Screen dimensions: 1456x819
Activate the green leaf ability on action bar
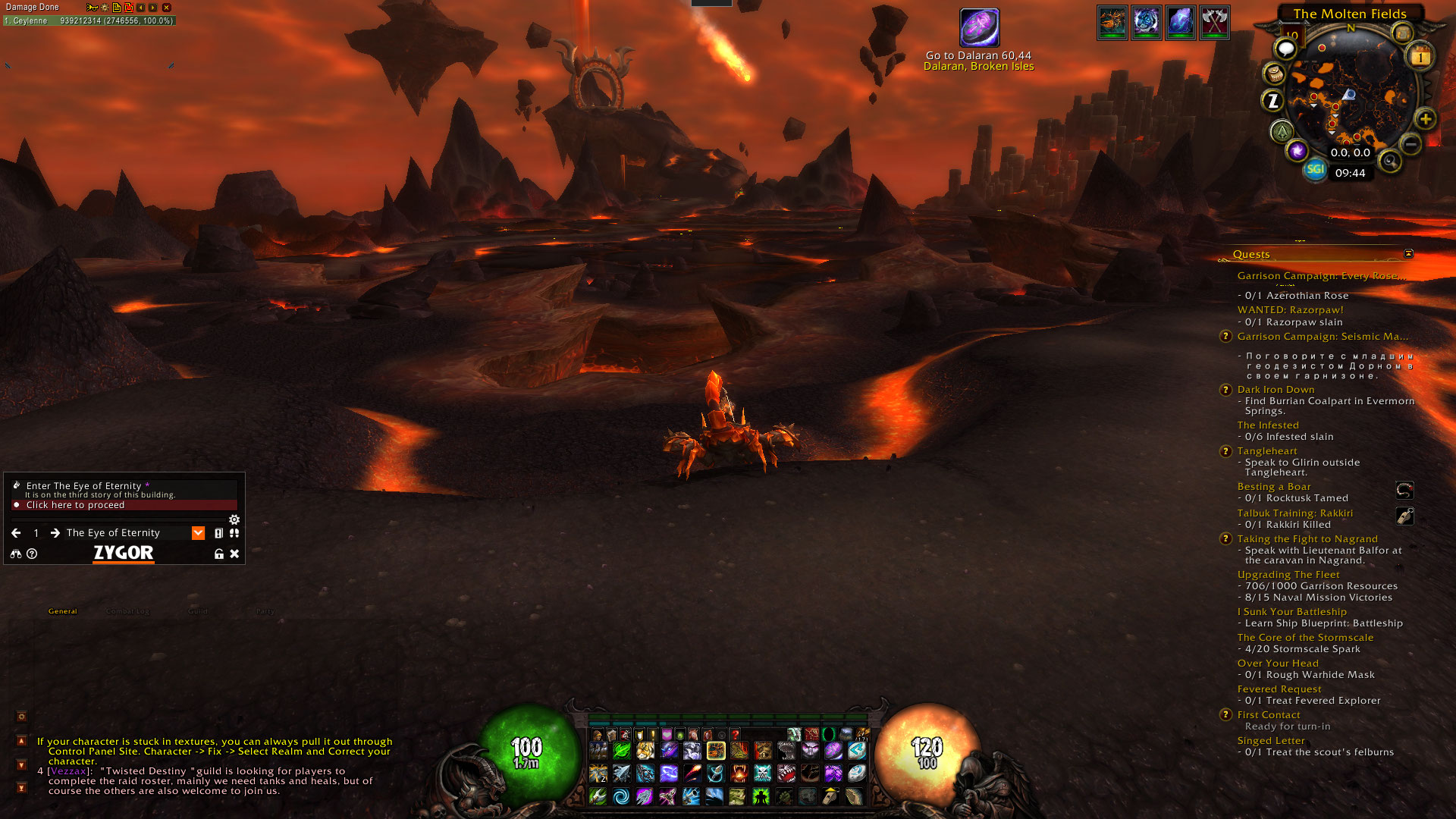click(x=621, y=752)
